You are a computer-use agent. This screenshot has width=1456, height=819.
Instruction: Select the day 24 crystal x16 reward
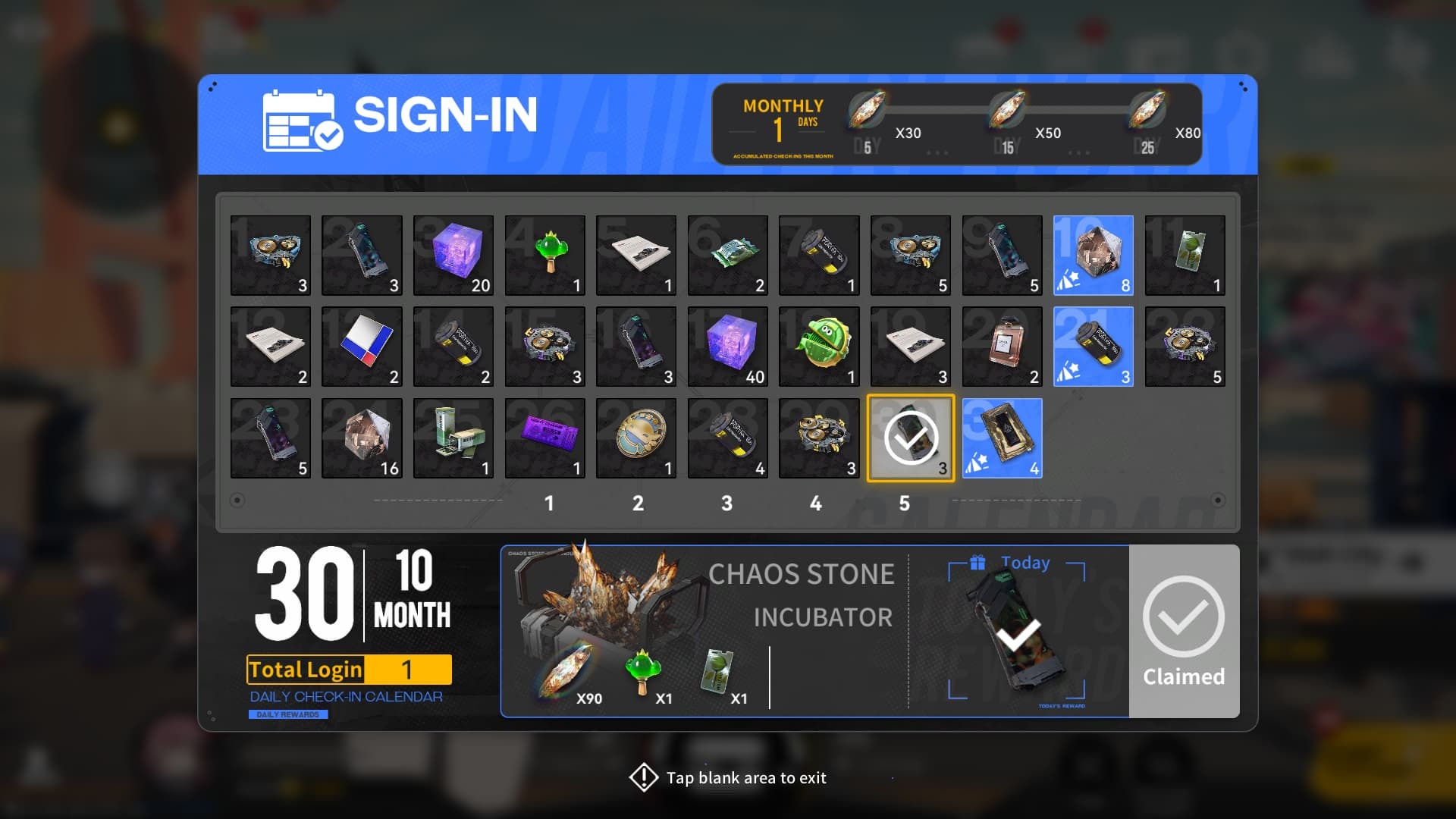click(362, 438)
